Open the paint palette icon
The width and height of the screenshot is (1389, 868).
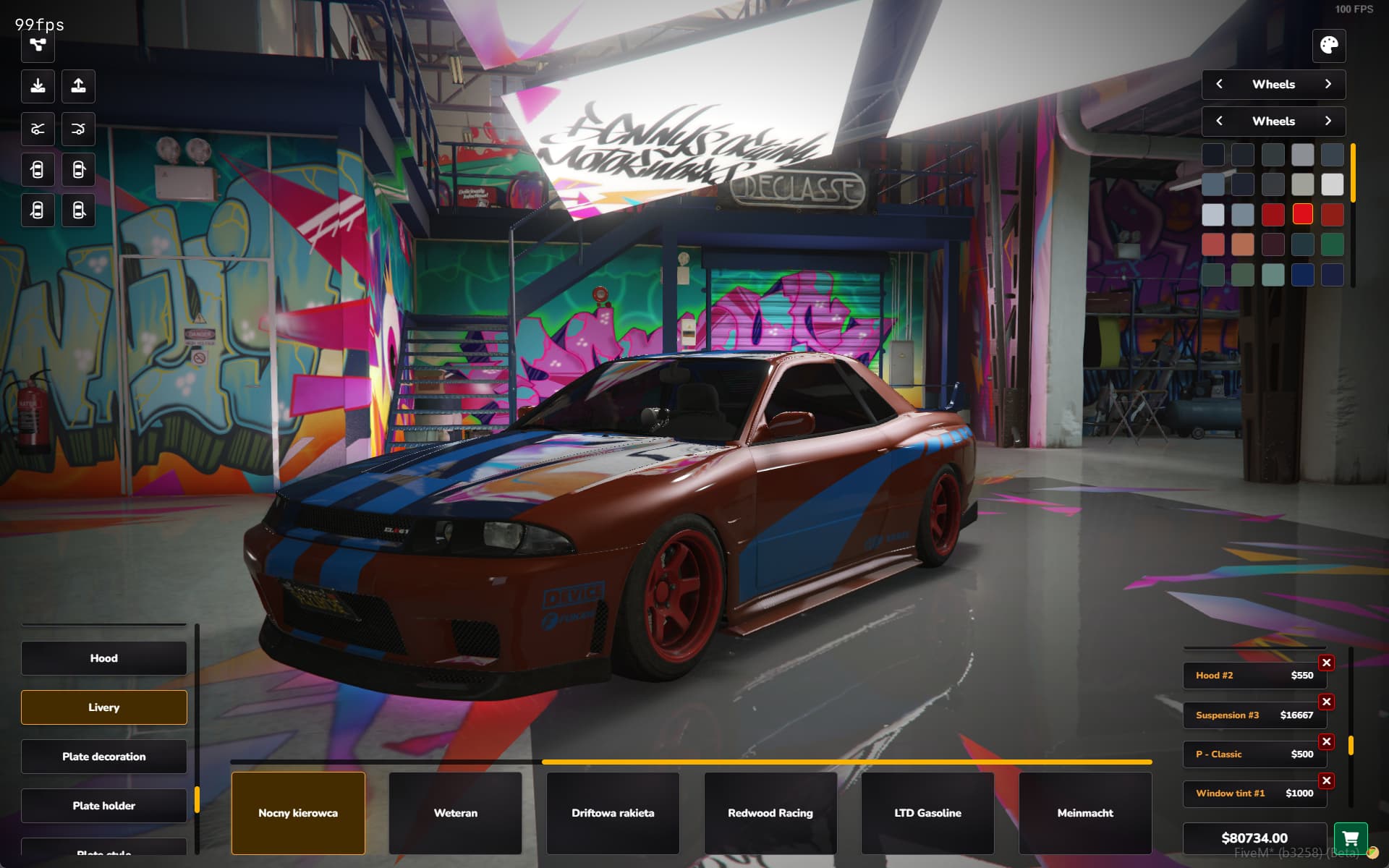[x=1329, y=46]
